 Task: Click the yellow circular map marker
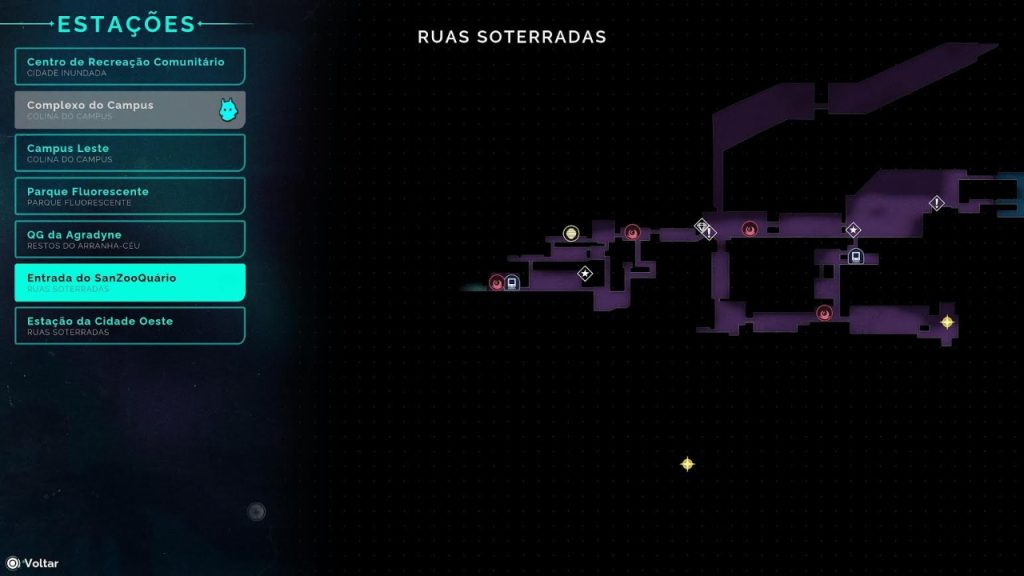pyautogui.click(x=571, y=233)
